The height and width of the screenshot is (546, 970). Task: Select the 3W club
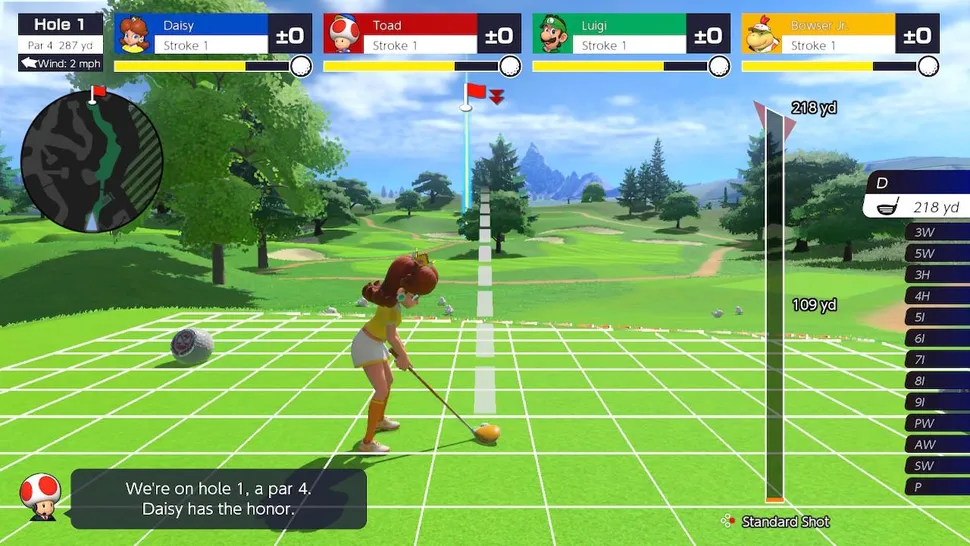coord(936,233)
